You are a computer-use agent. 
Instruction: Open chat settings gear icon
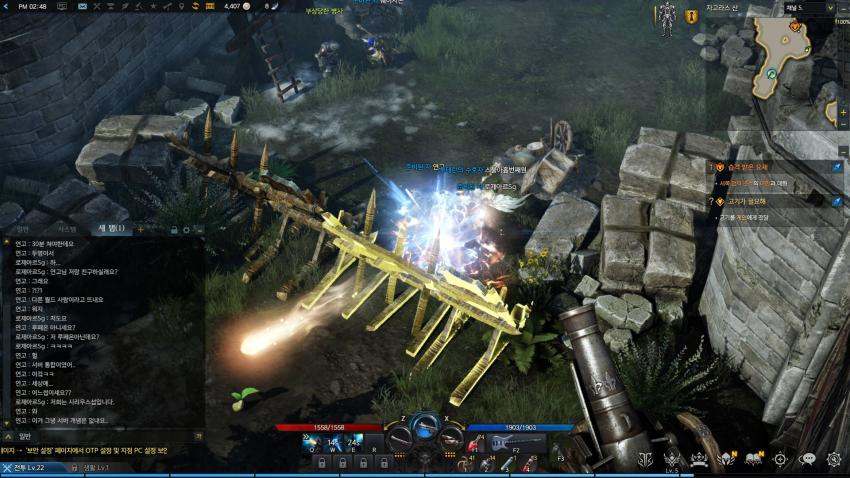186,229
